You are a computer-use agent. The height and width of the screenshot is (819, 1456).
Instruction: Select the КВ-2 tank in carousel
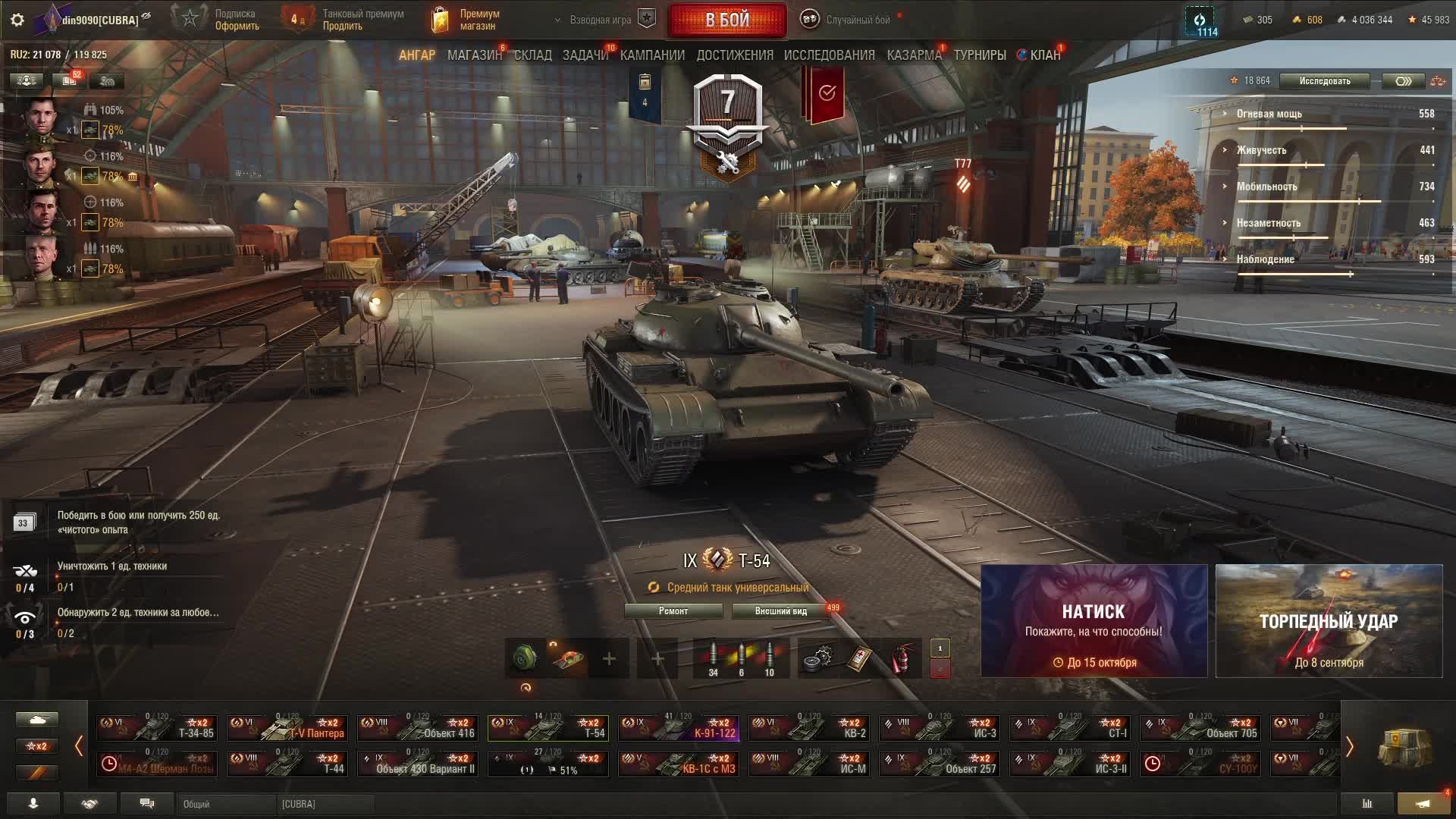coord(808,728)
